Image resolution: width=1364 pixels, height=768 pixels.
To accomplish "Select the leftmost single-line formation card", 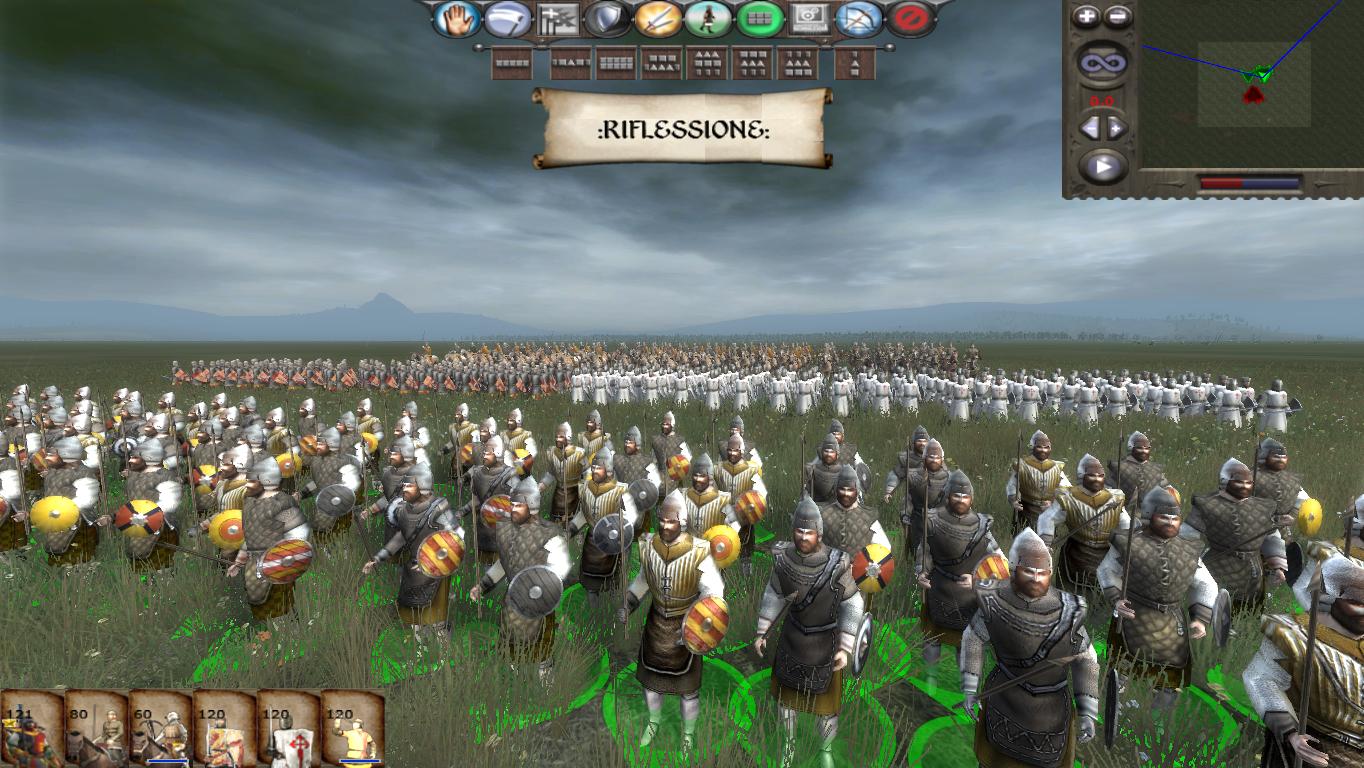I will click(x=513, y=61).
